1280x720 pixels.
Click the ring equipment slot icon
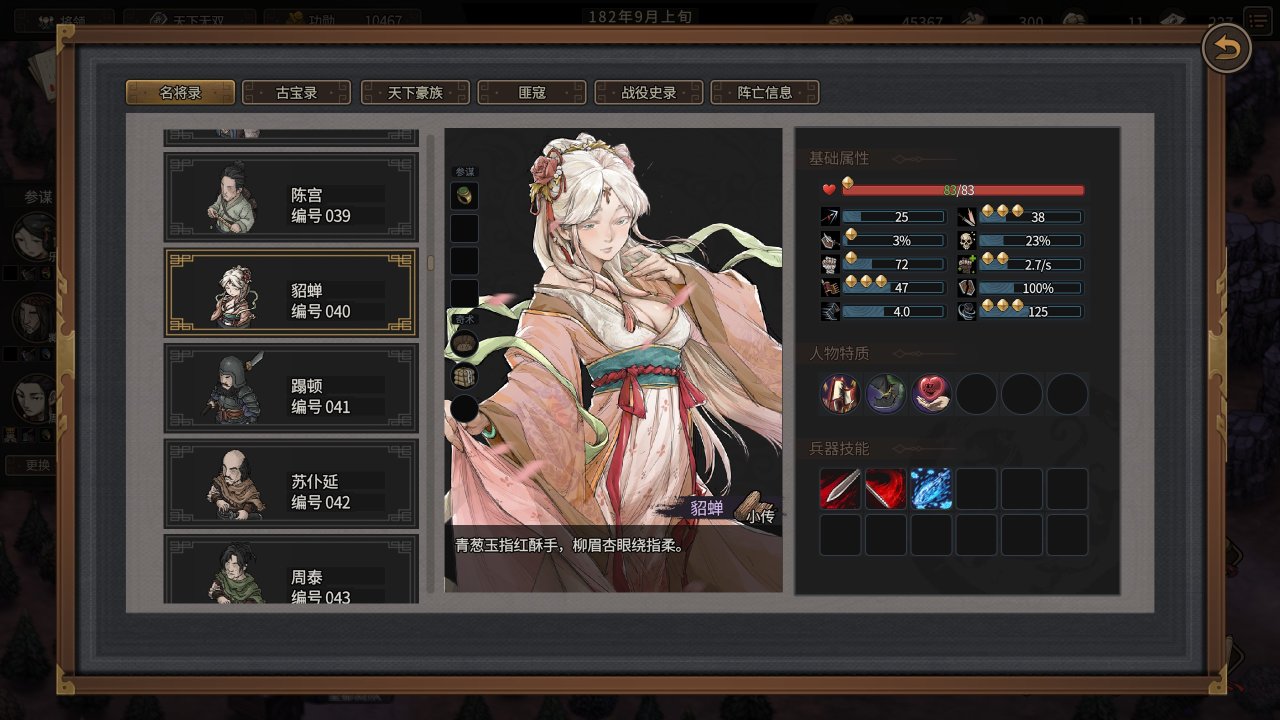464,196
